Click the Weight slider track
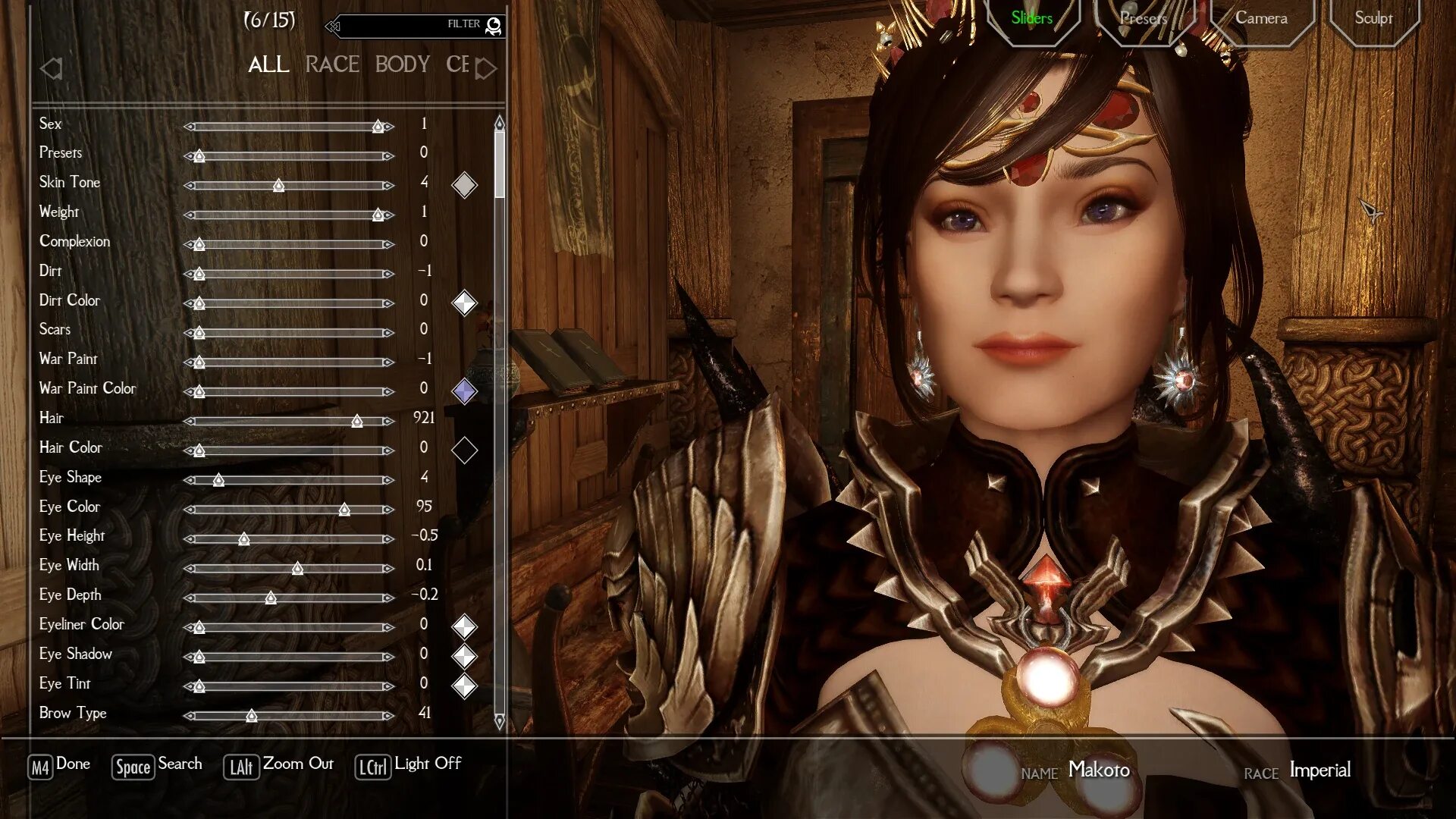 pyautogui.click(x=288, y=215)
